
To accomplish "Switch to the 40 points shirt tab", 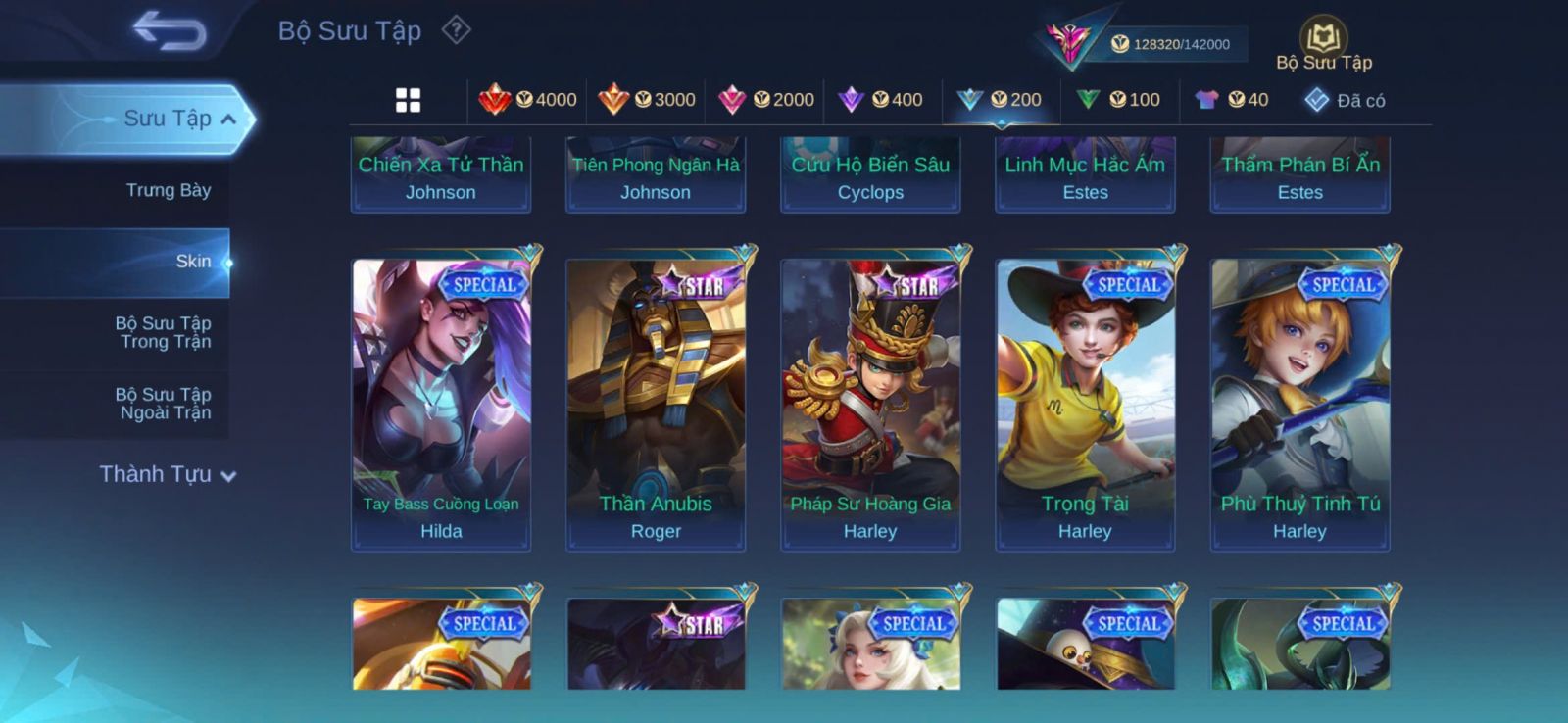I will (1232, 100).
